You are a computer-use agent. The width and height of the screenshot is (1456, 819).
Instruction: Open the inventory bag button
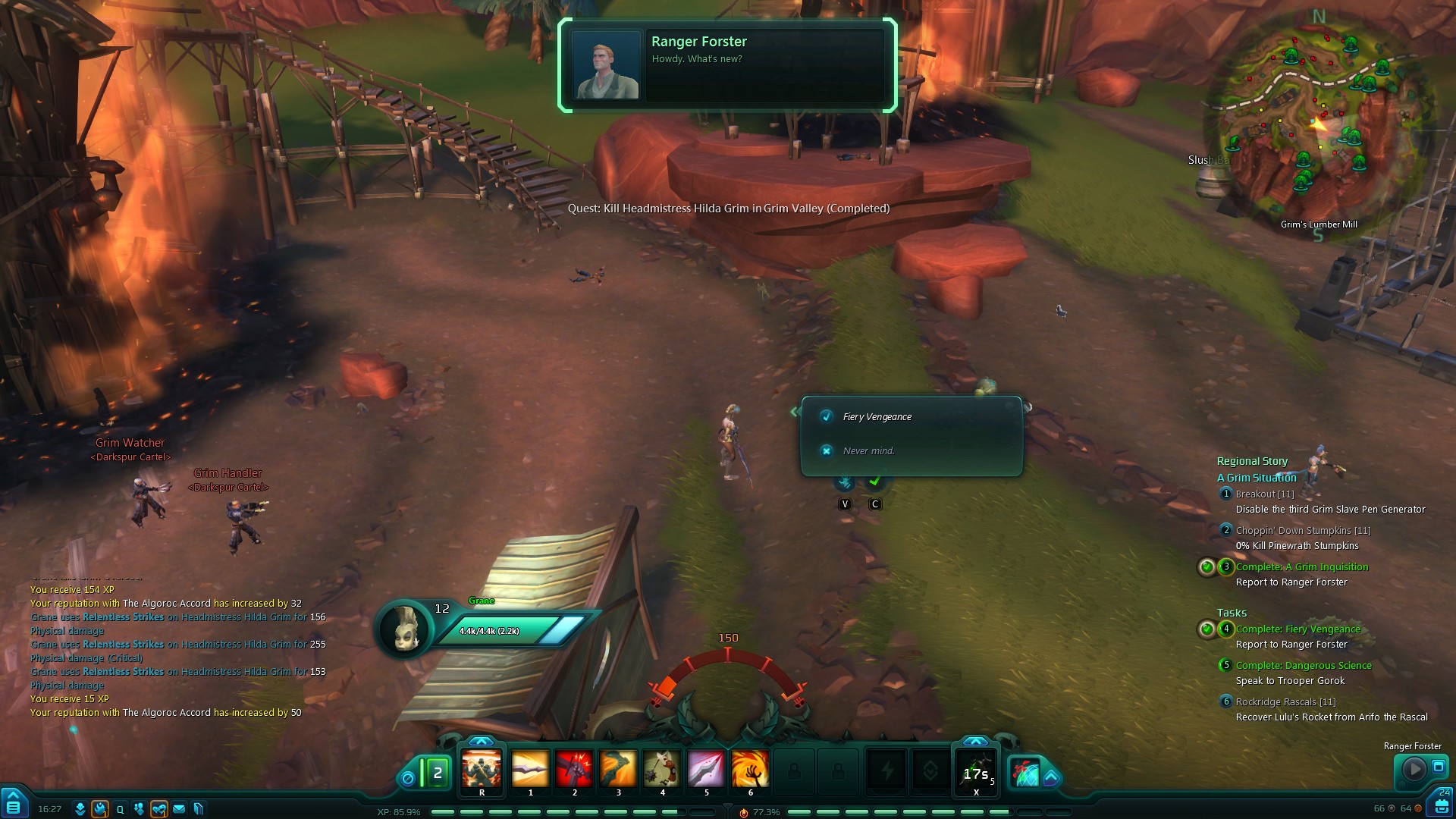(x=1441, y=805)
